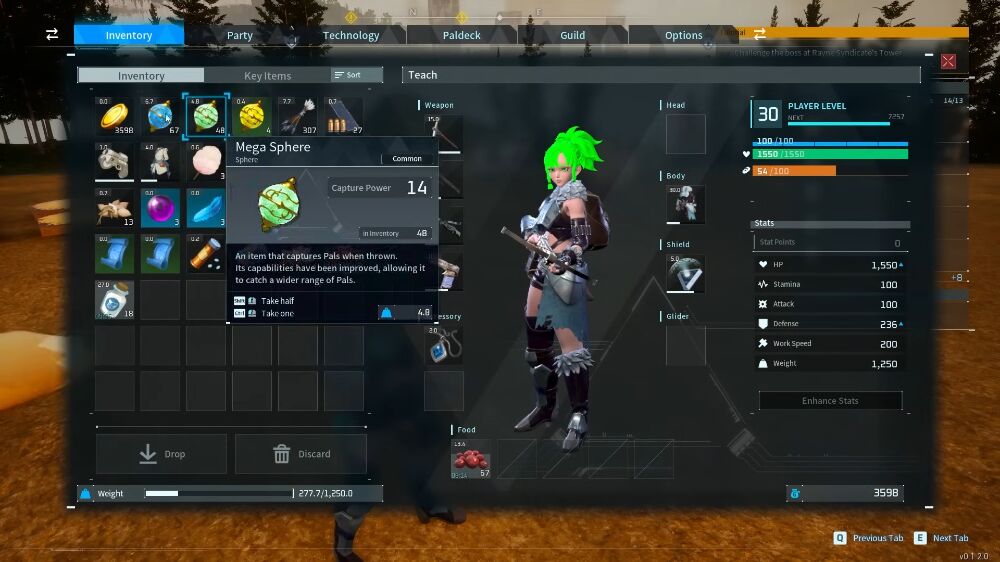The image size is (1000, 562).
Task: Discard the selected item
Action: (301, 454)
